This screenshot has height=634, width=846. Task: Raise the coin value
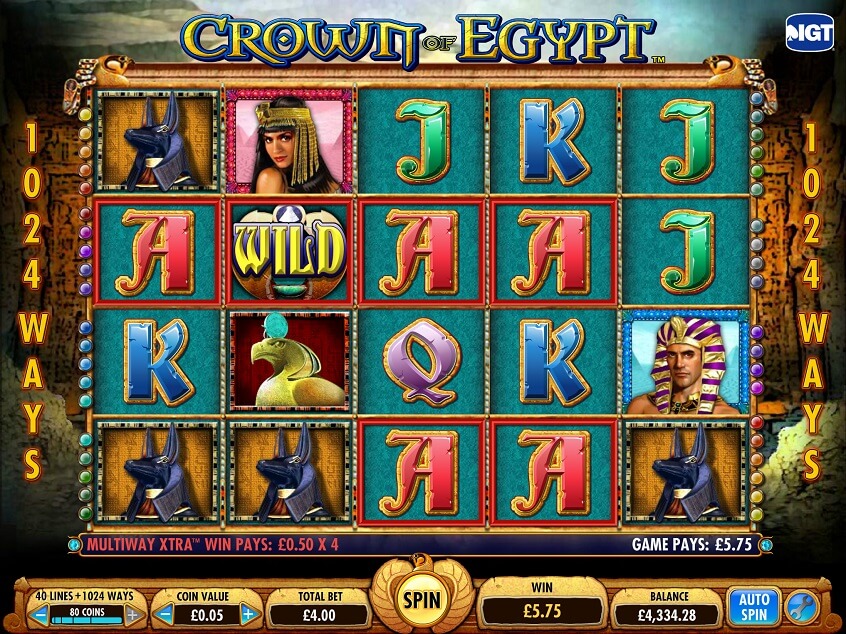coord(249,614)
